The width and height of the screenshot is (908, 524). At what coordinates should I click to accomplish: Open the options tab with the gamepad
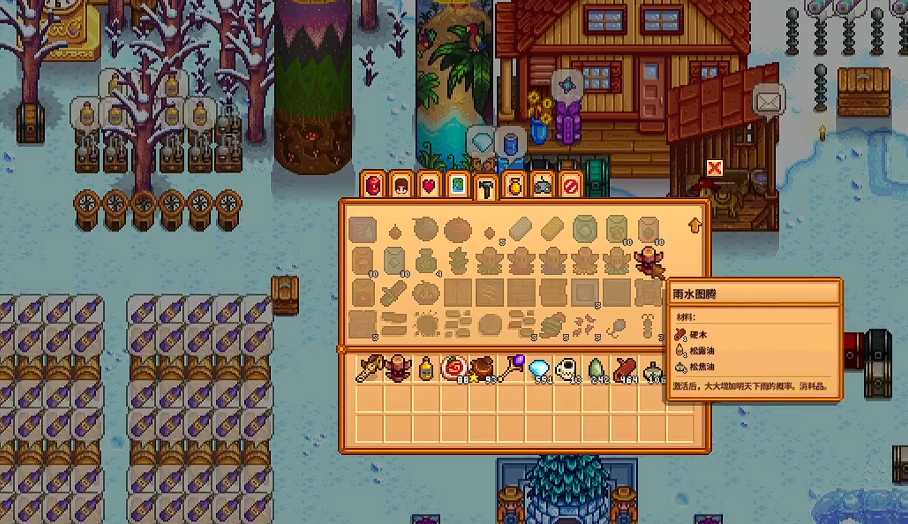click(543, 185)
